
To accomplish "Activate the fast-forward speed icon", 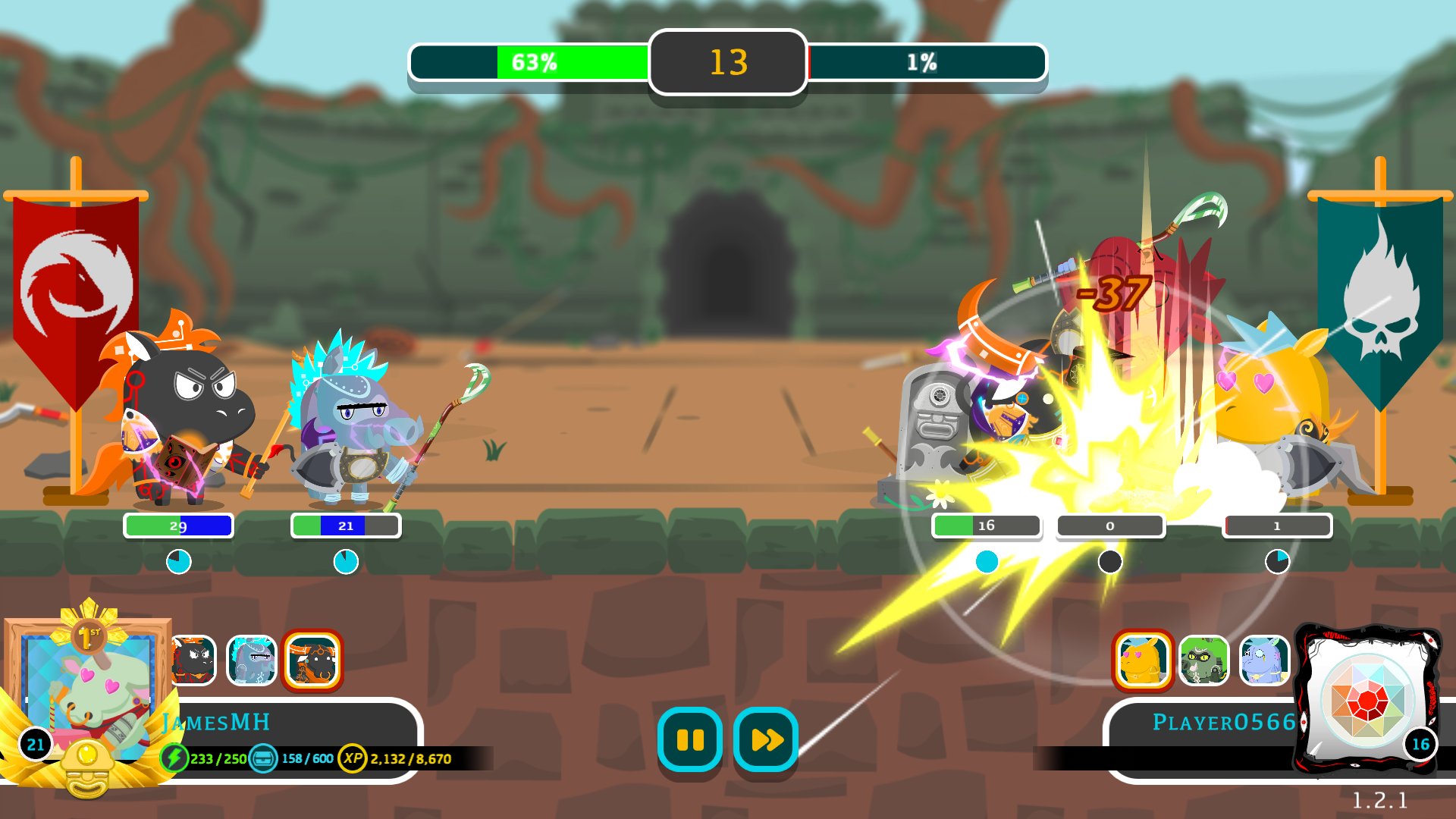I will pos(764,741).
